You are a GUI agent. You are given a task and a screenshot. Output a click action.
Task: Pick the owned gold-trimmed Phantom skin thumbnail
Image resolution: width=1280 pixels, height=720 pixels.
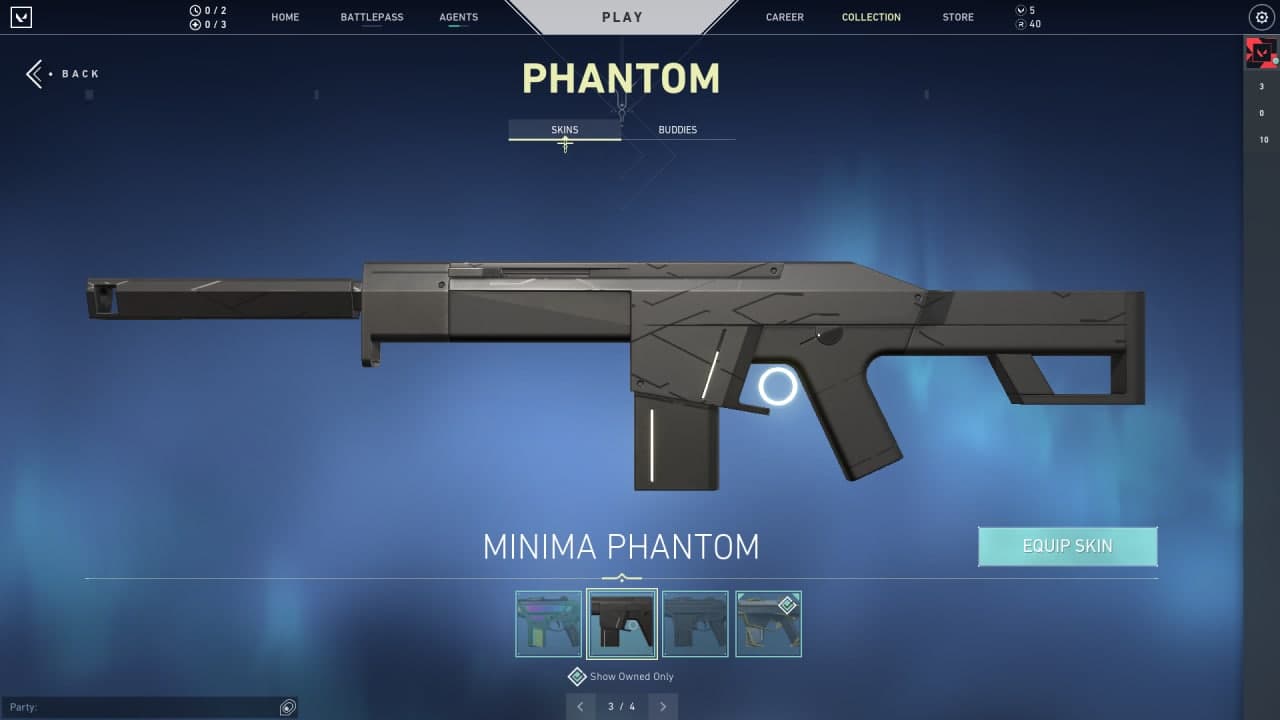pos(768,624)
